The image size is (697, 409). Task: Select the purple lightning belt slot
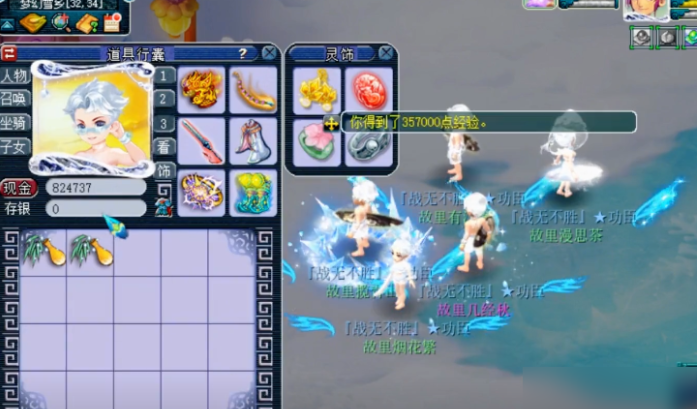[x=202, y=192]
